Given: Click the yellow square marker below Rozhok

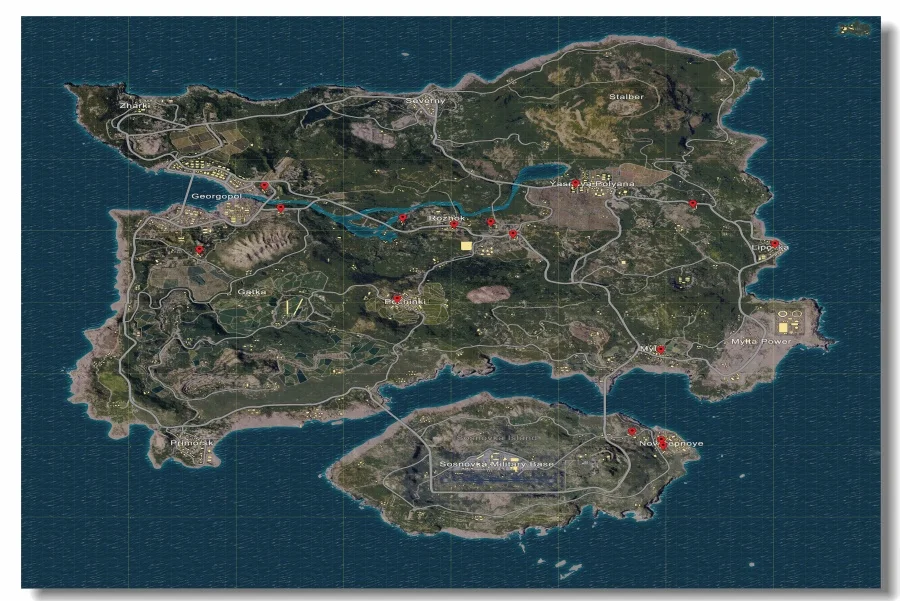Looking at the screenshot, I should tap(465, 244).
